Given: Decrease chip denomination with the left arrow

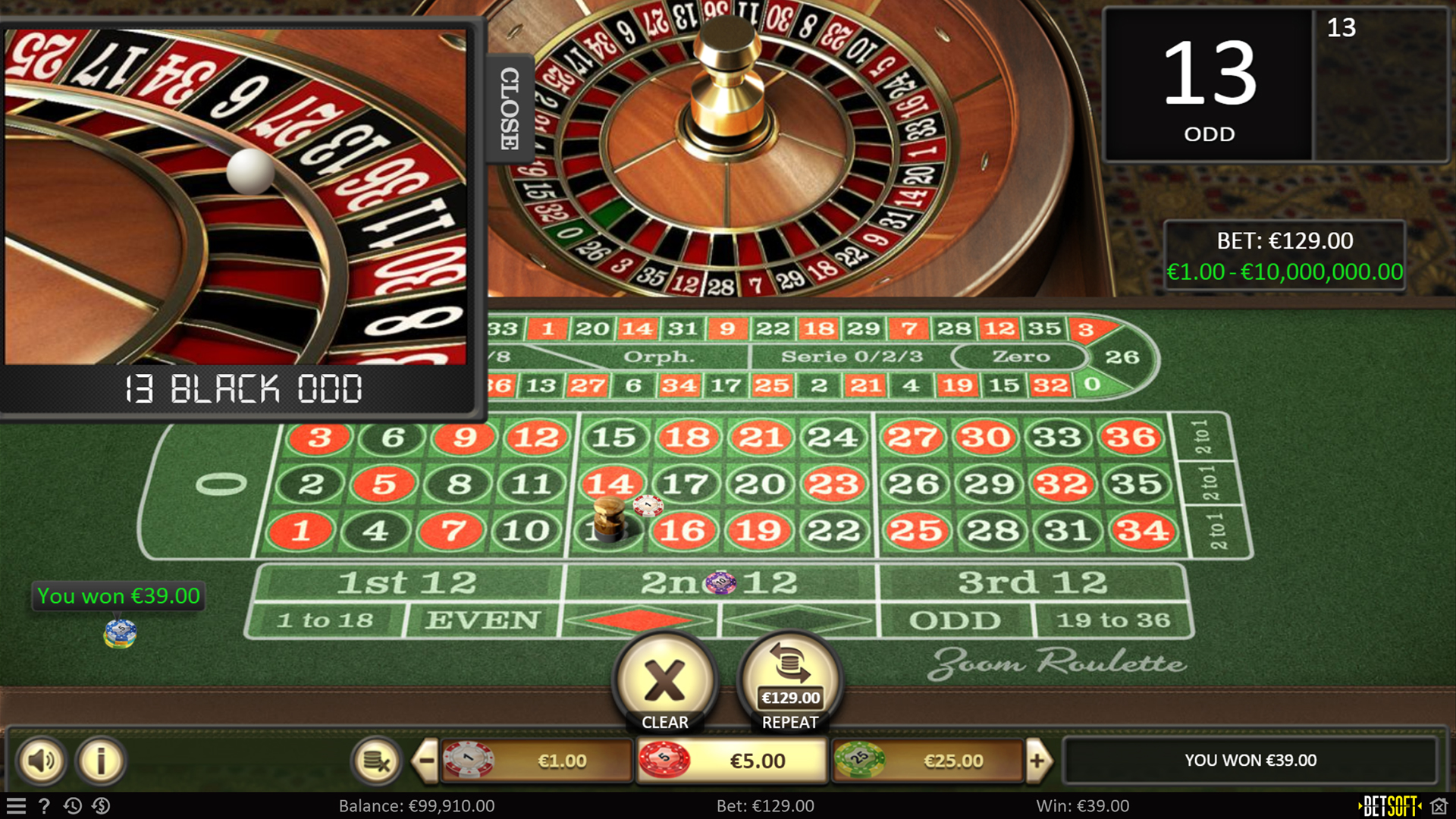Looking at the screenshot, I should tap(427, 761).
